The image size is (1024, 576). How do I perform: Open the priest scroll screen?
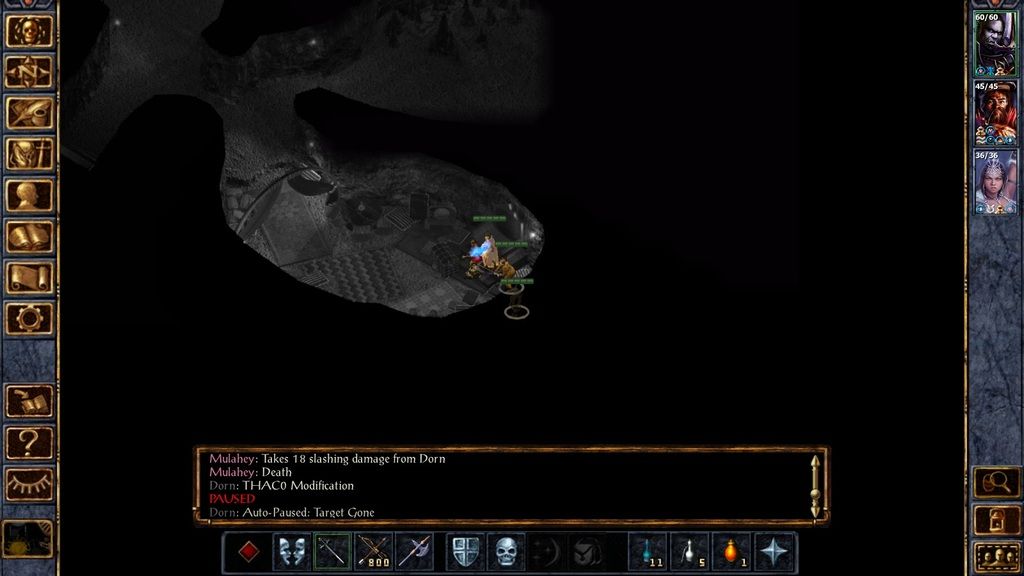(x=29, y=277)
